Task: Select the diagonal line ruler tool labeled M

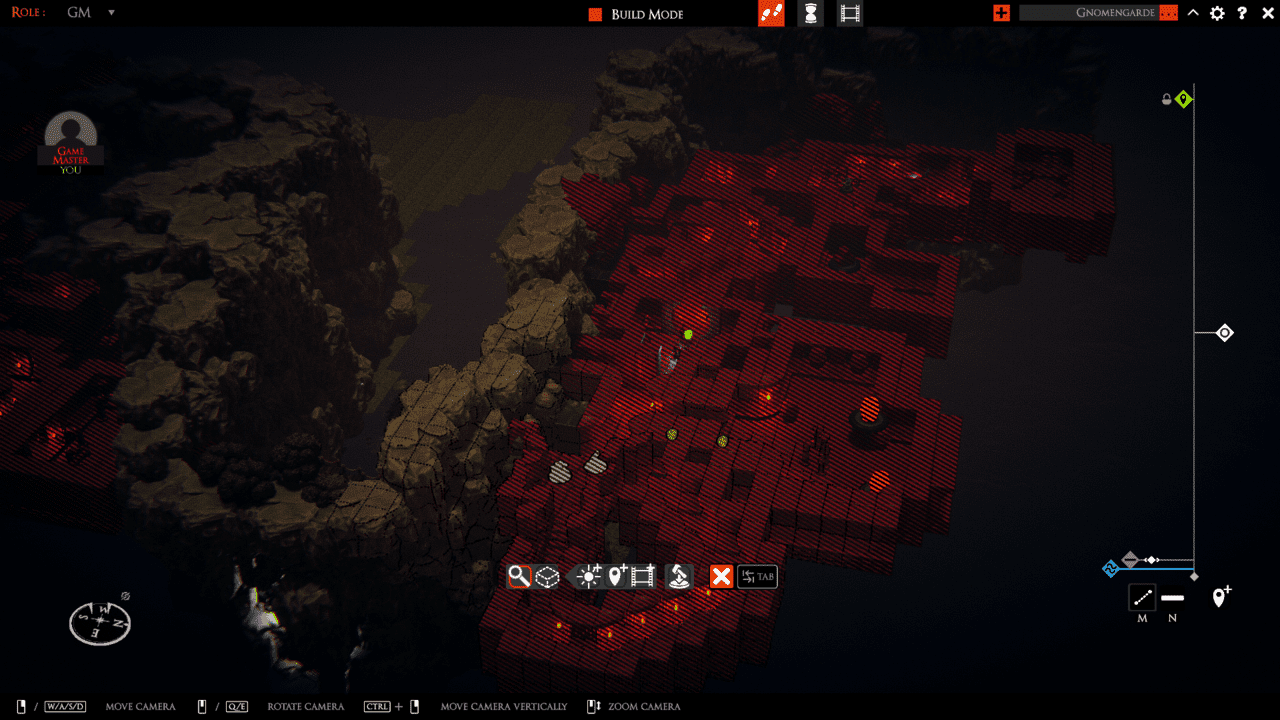Action: pos(1142,598)
